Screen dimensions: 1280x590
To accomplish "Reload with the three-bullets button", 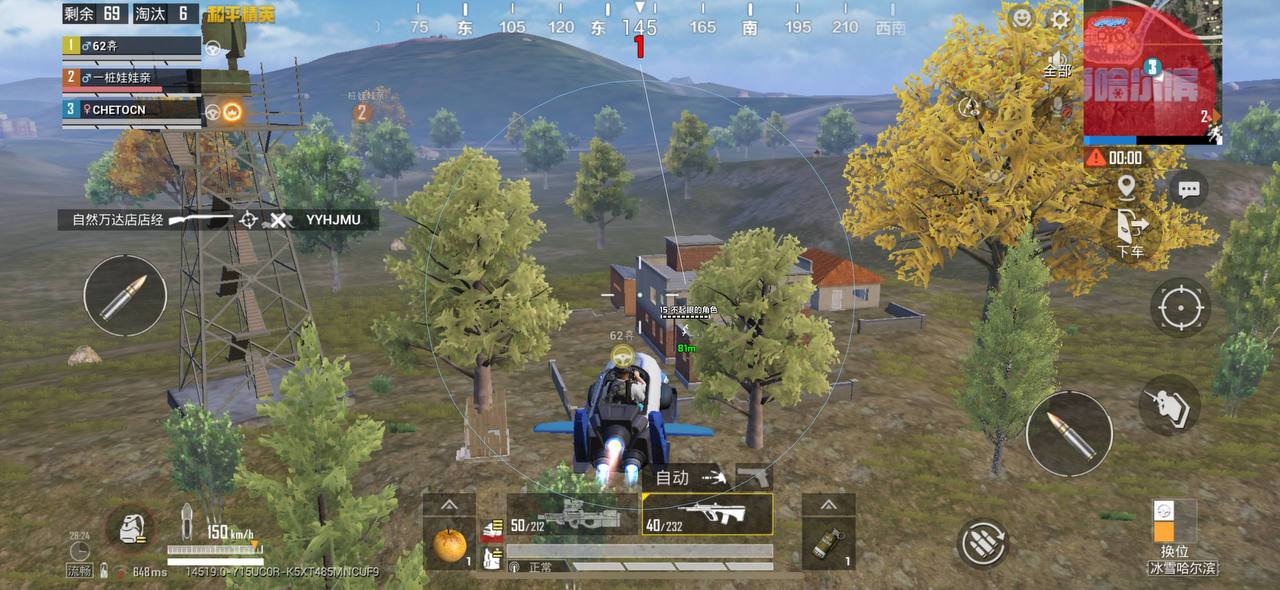I will click(x=982, y=543).
